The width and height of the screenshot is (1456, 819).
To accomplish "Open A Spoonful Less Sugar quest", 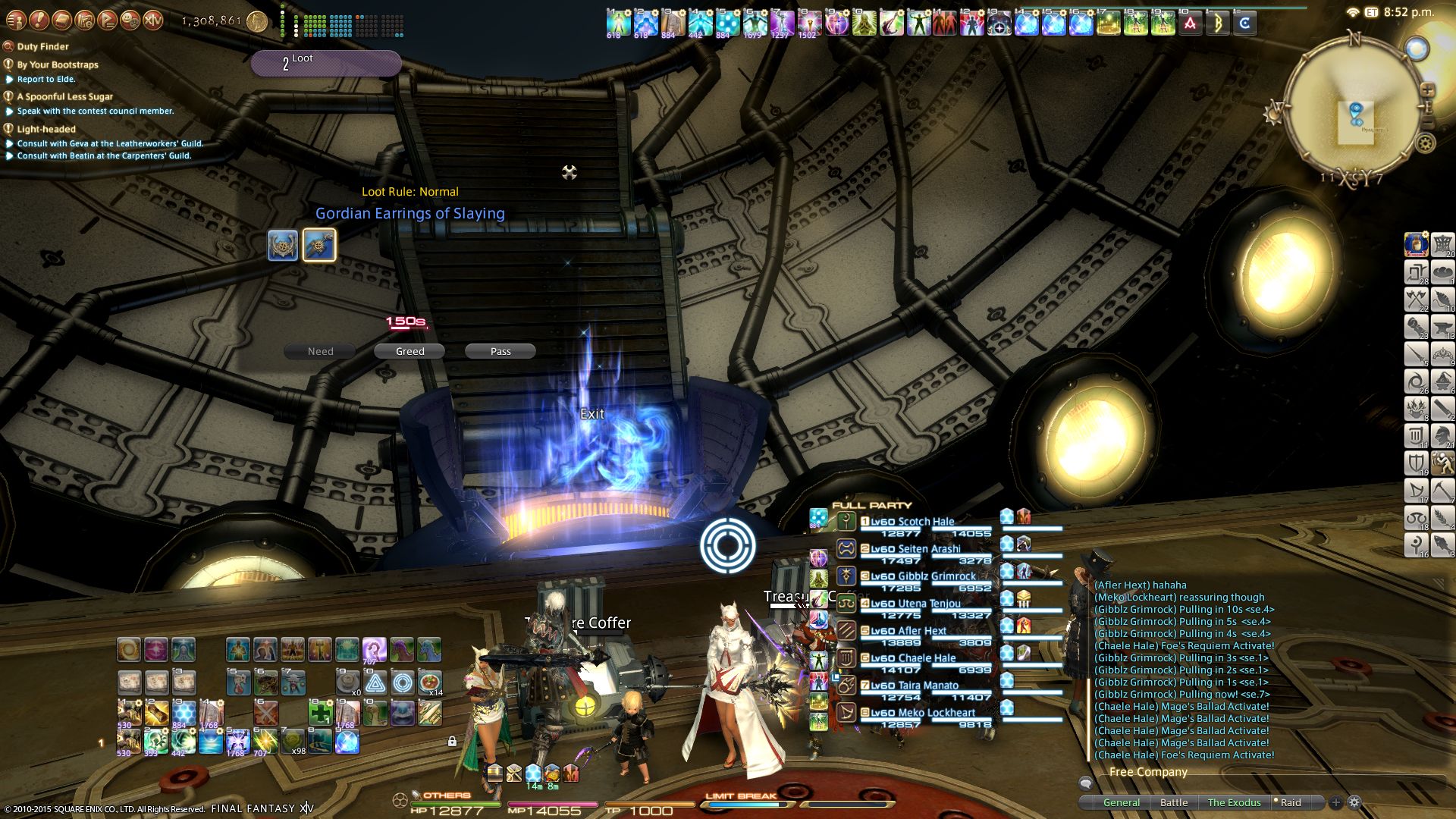I will click(64, 96).
